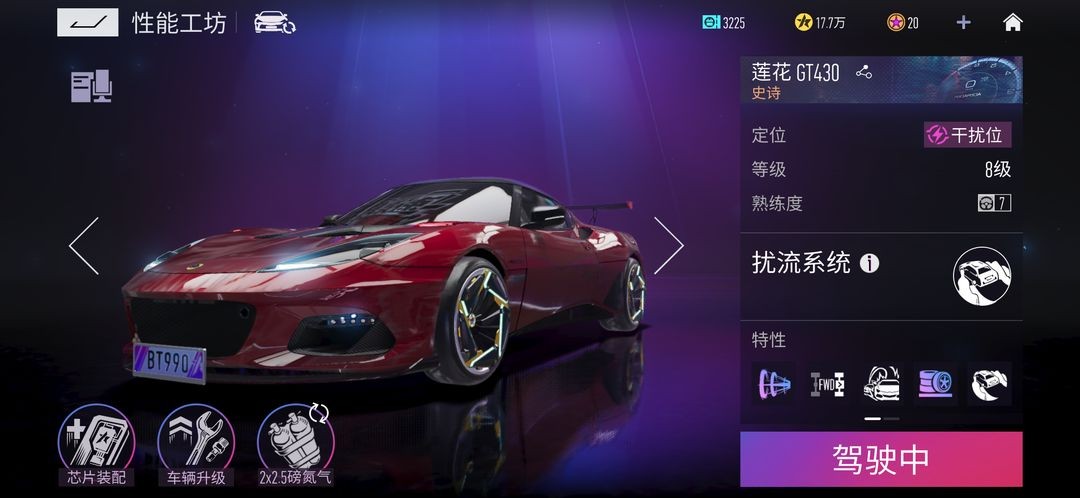View the 干扰位 positioning tag
Image resolution: width=1080 pixels, height=498 pixels.
(x=966, y=136)
